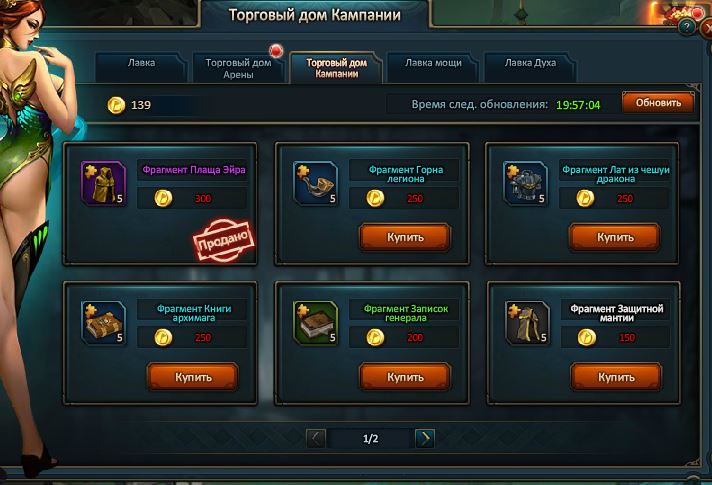
Task: Click the Защитная мантия fragment icon
Action: (527, 322)
